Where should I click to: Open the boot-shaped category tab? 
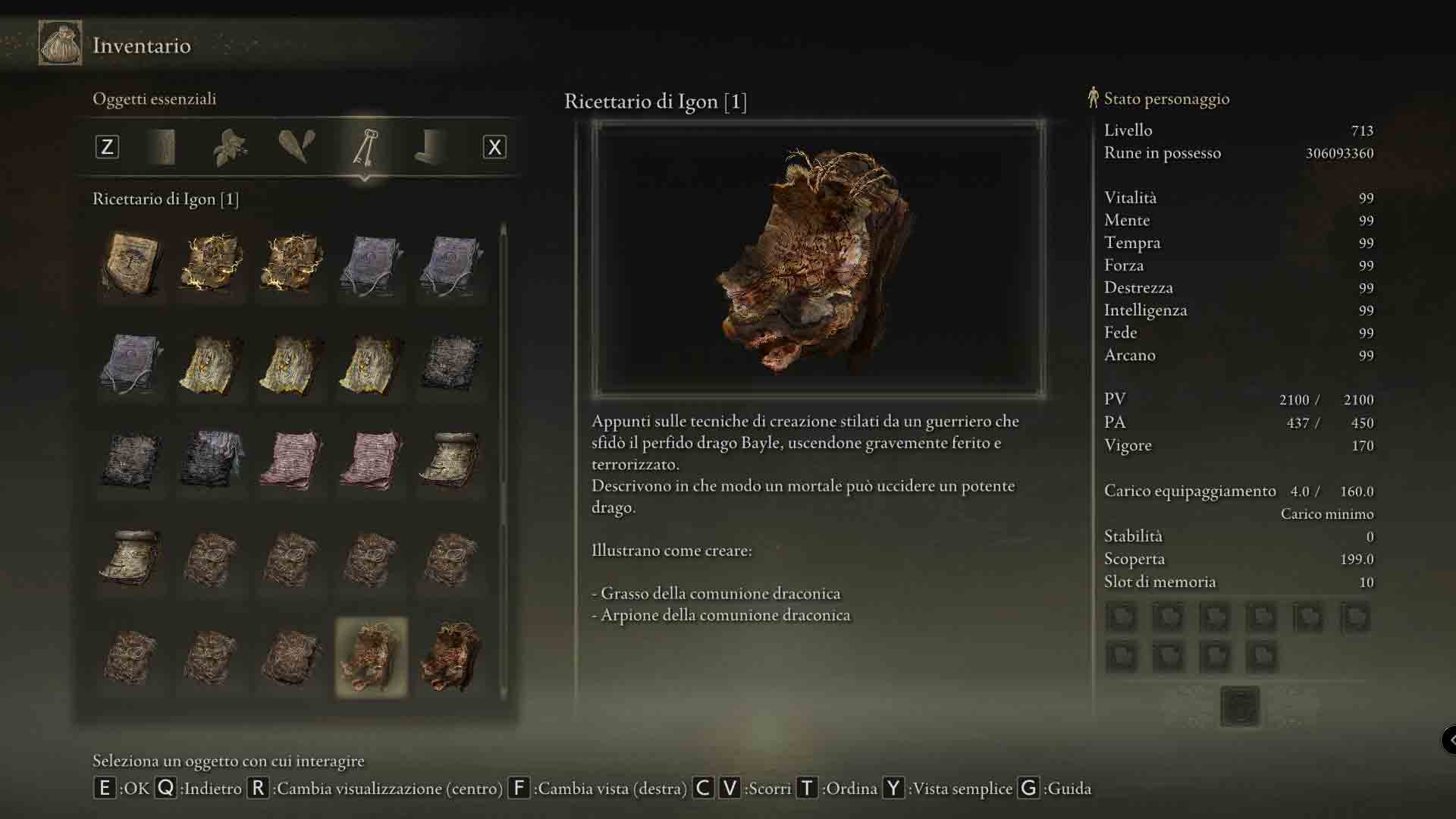(x=430, y=146)
